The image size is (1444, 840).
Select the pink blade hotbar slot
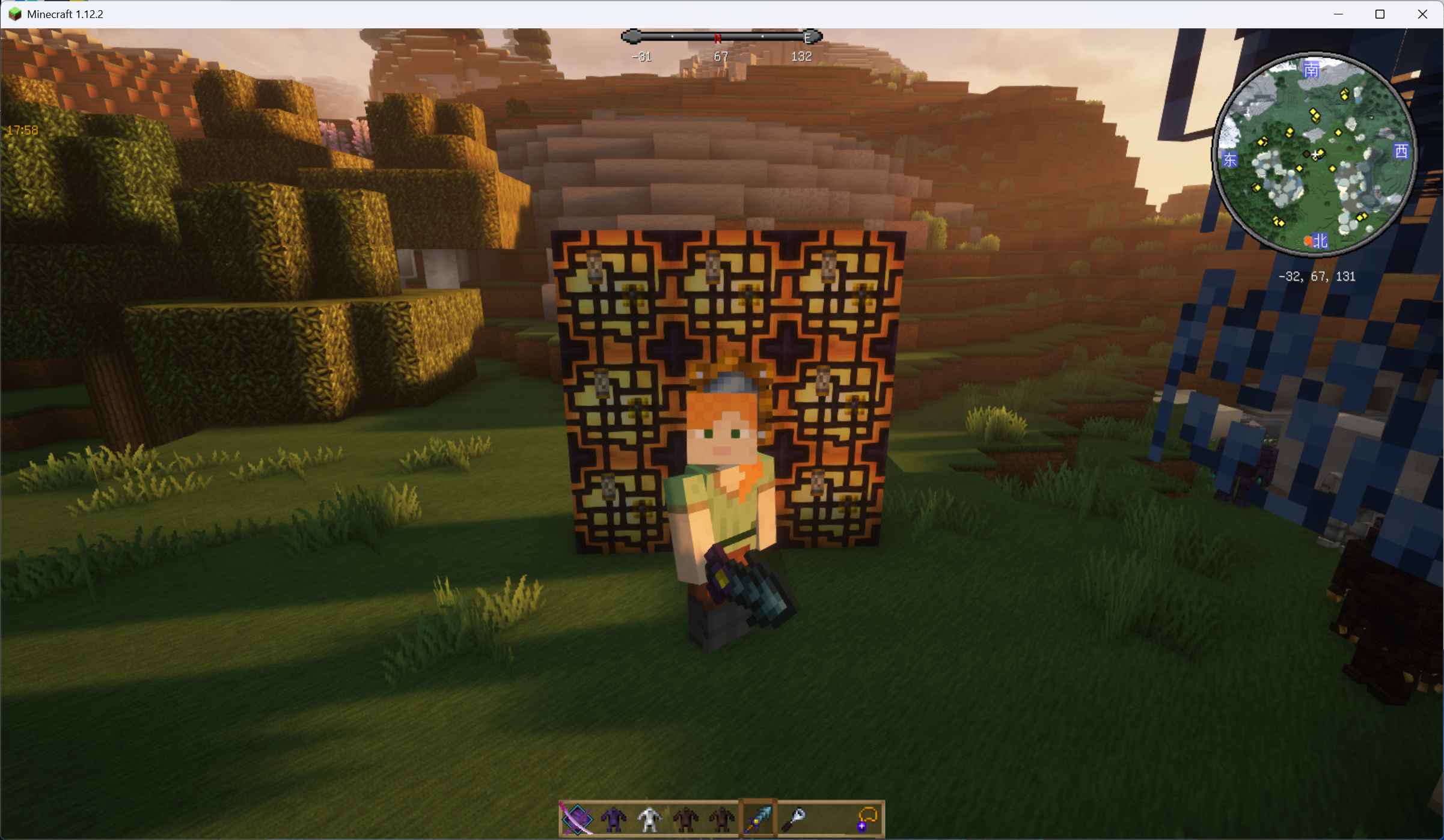[577, 818]
